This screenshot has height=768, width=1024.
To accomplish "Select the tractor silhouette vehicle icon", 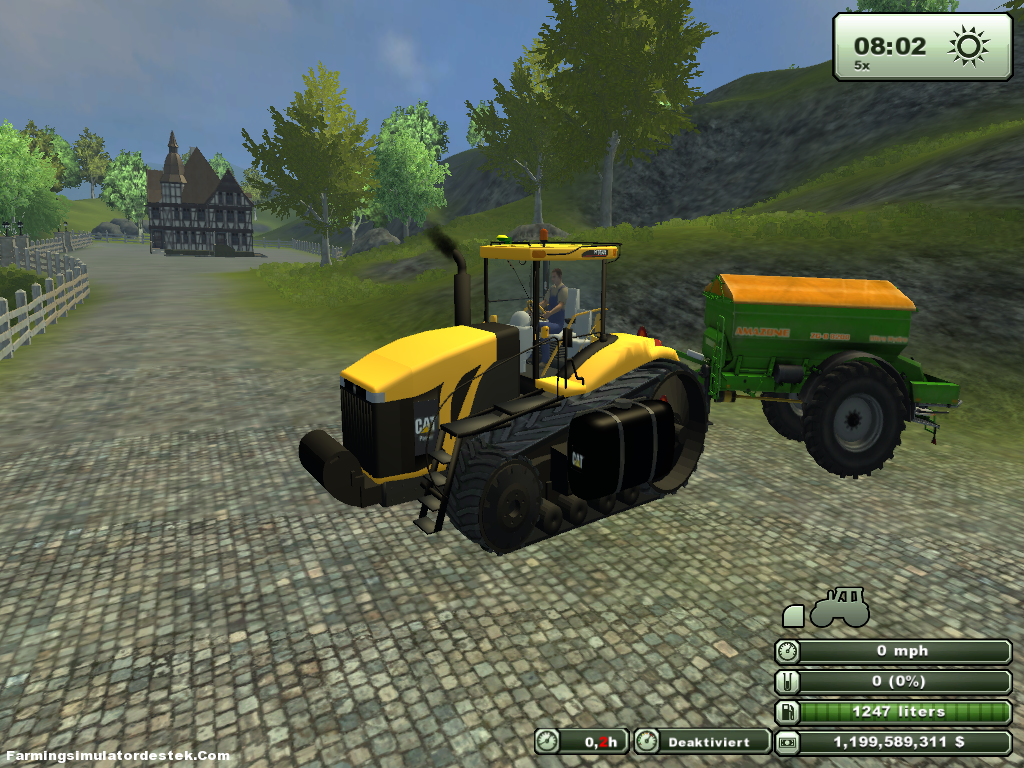I will 839,609.
